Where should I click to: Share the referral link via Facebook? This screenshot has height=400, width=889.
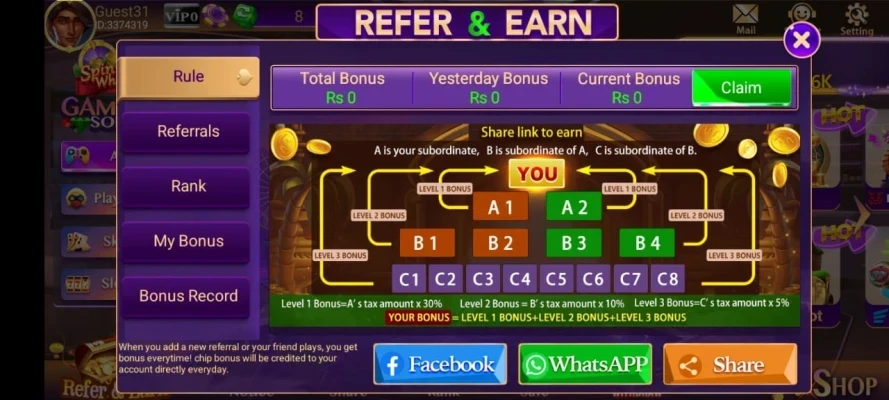point(440,364)
